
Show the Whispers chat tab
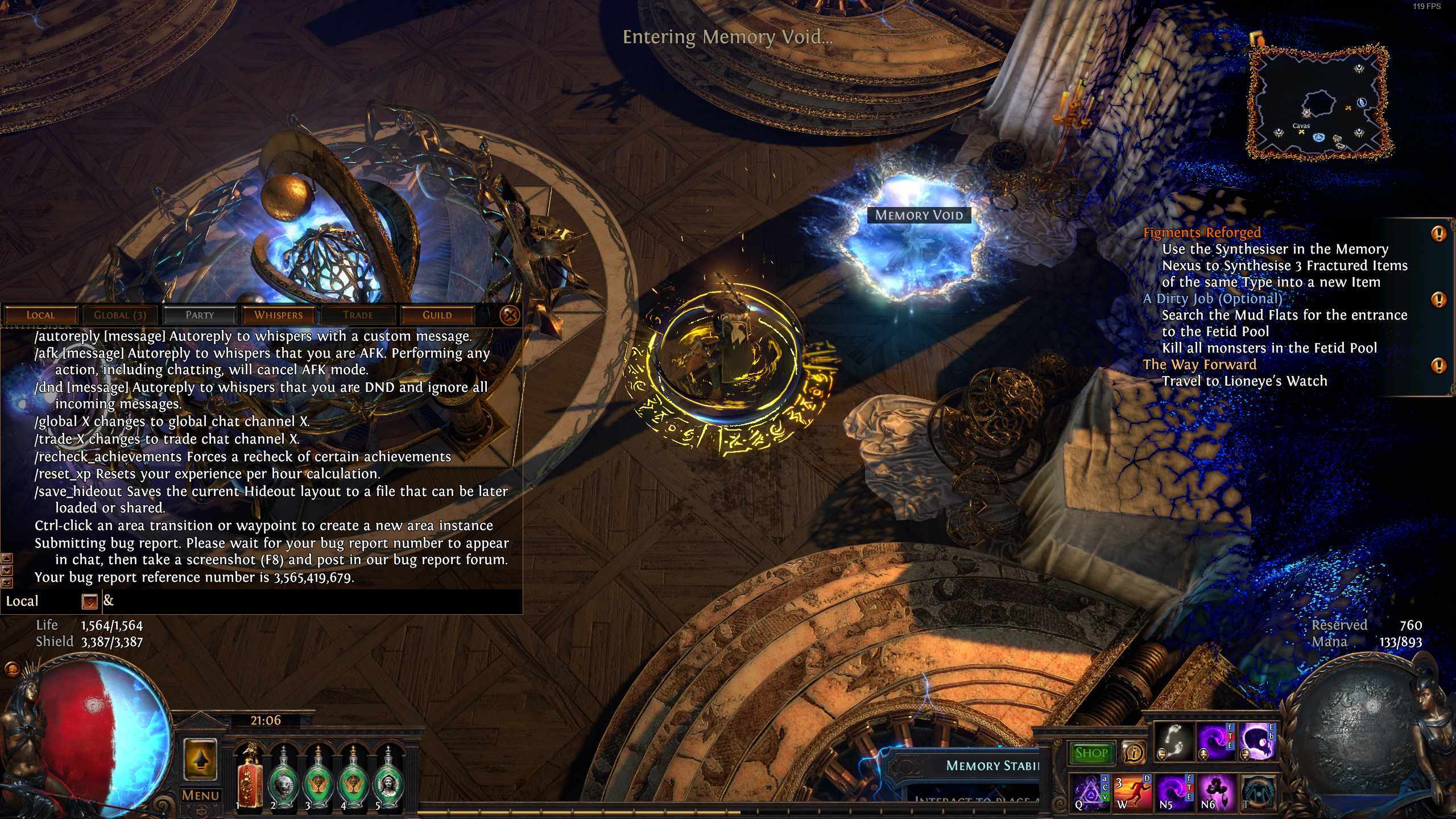279,315
